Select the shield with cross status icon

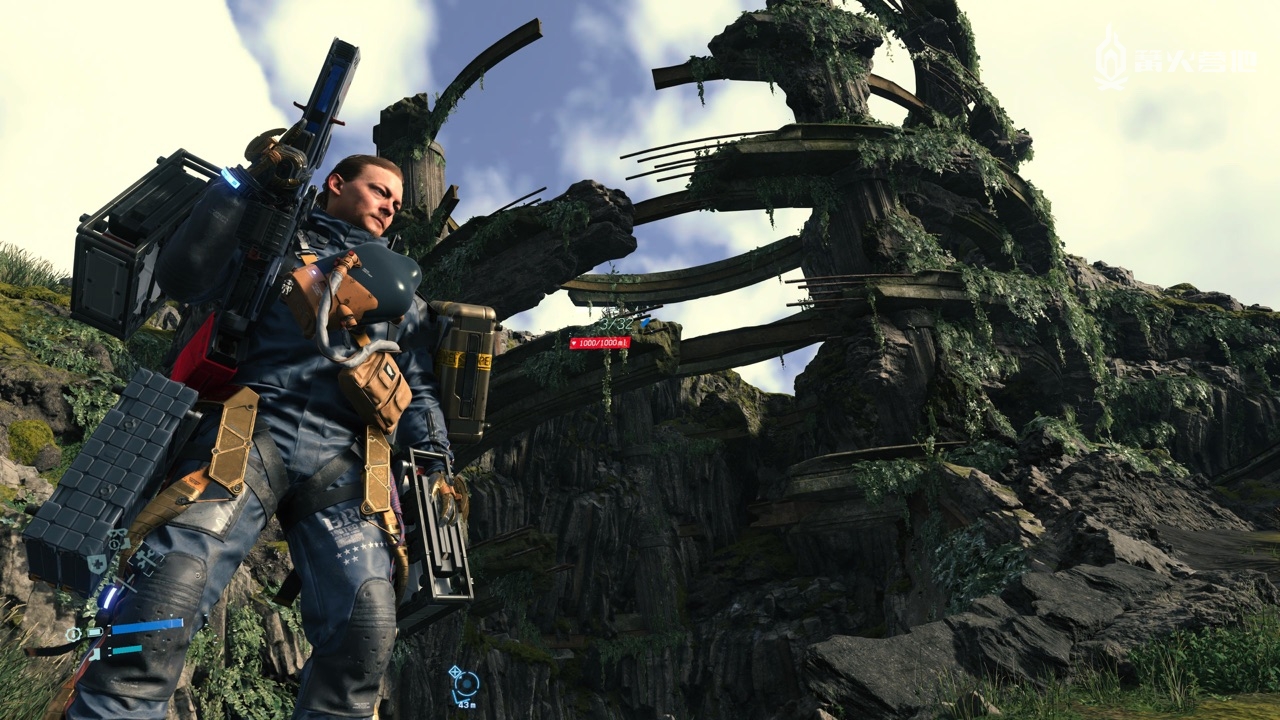tap(98, 564)
